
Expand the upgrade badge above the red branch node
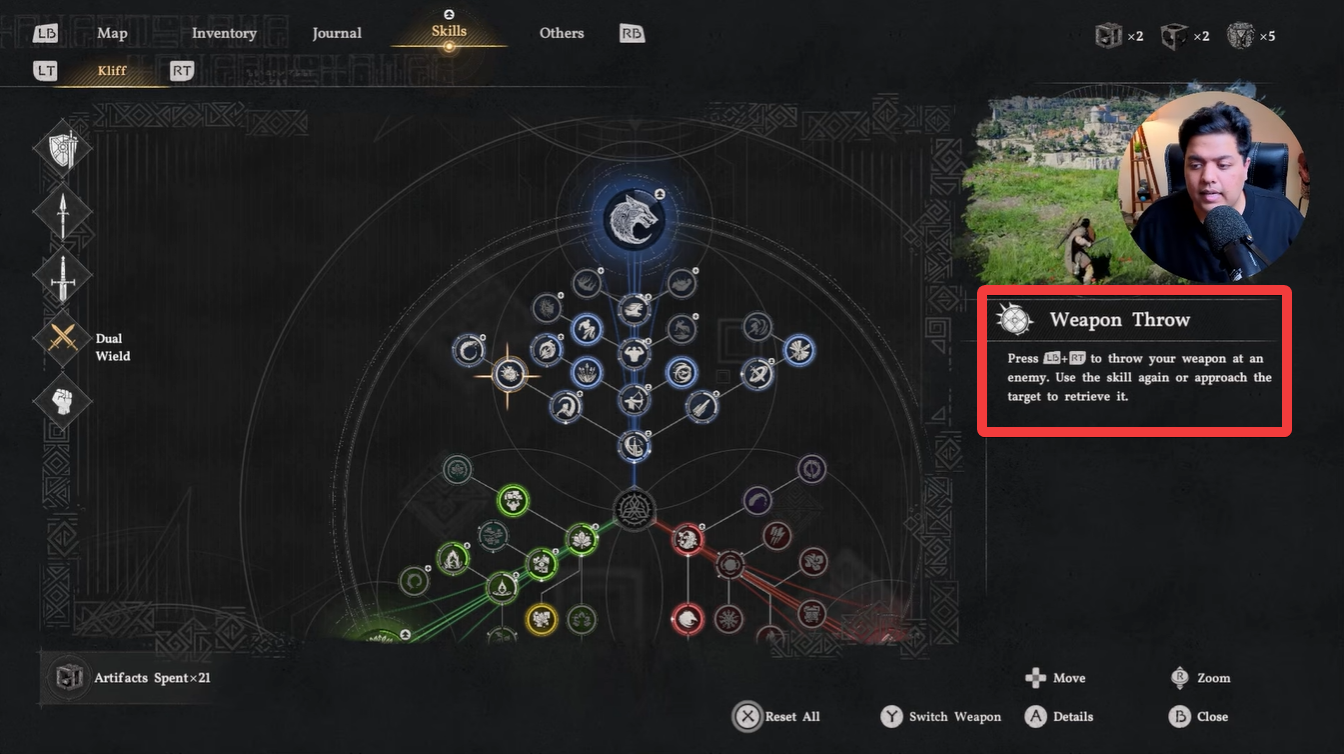tap(701, 526)
